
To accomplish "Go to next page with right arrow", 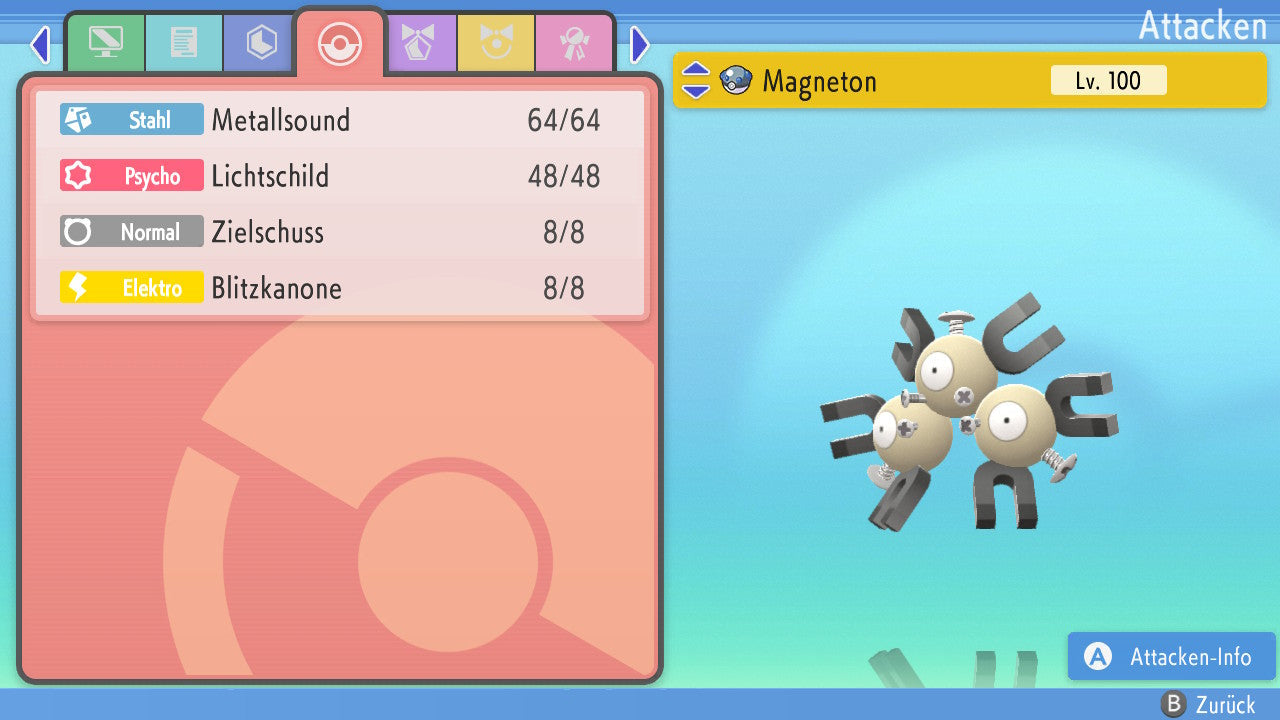I will pos(640,44).
